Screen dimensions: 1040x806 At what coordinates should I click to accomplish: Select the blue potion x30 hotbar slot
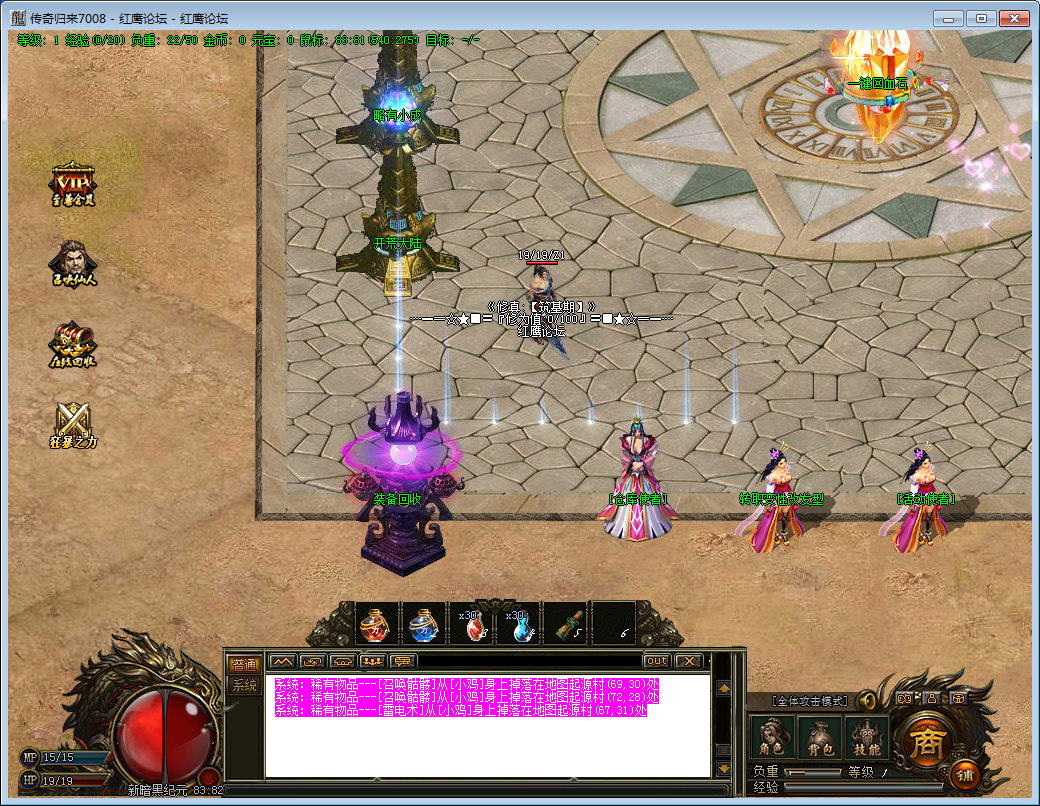(518, 625)
